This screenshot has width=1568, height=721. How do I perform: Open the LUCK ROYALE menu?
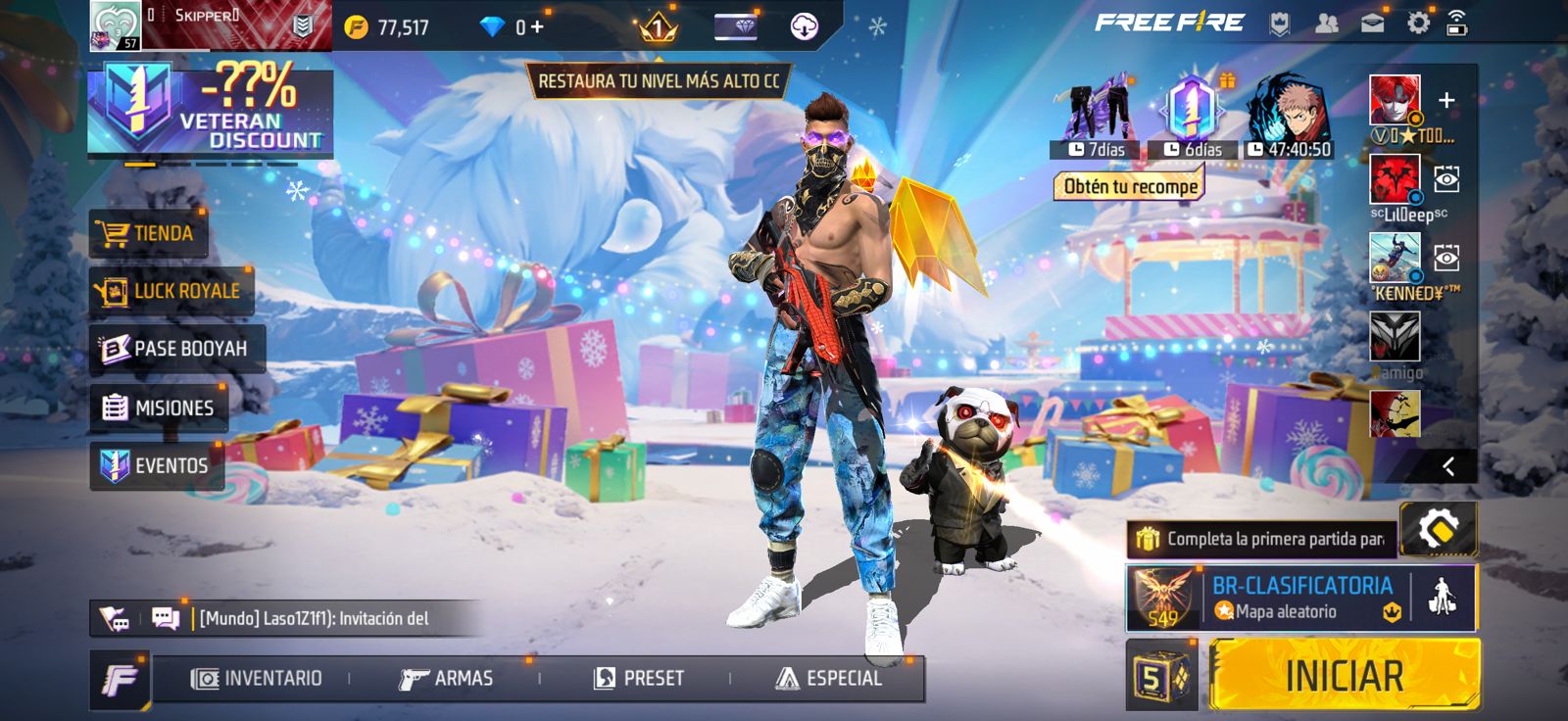click(x=171, y=291)
